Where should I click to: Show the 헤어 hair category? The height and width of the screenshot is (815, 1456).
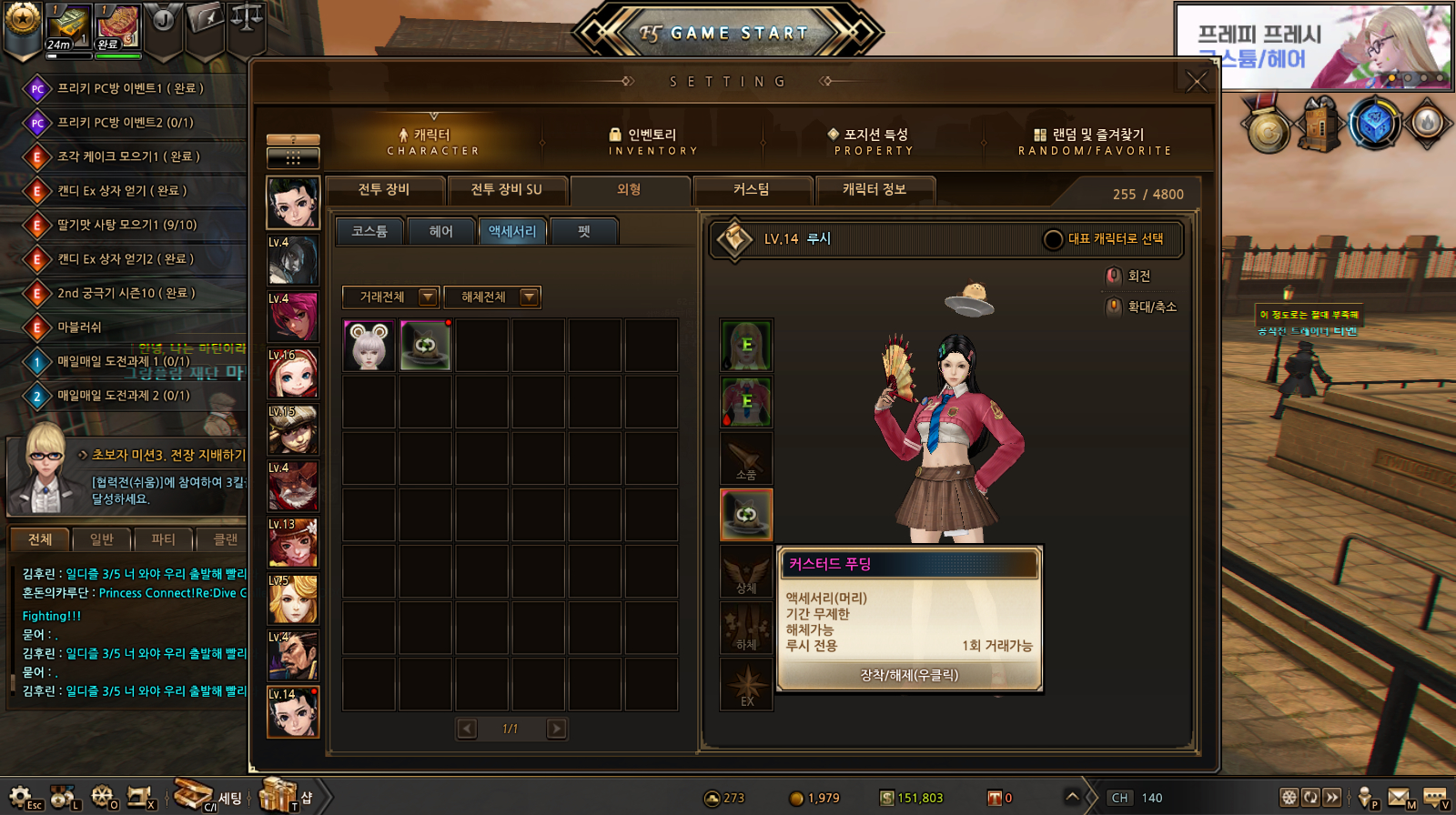click(x=441, y=232)
